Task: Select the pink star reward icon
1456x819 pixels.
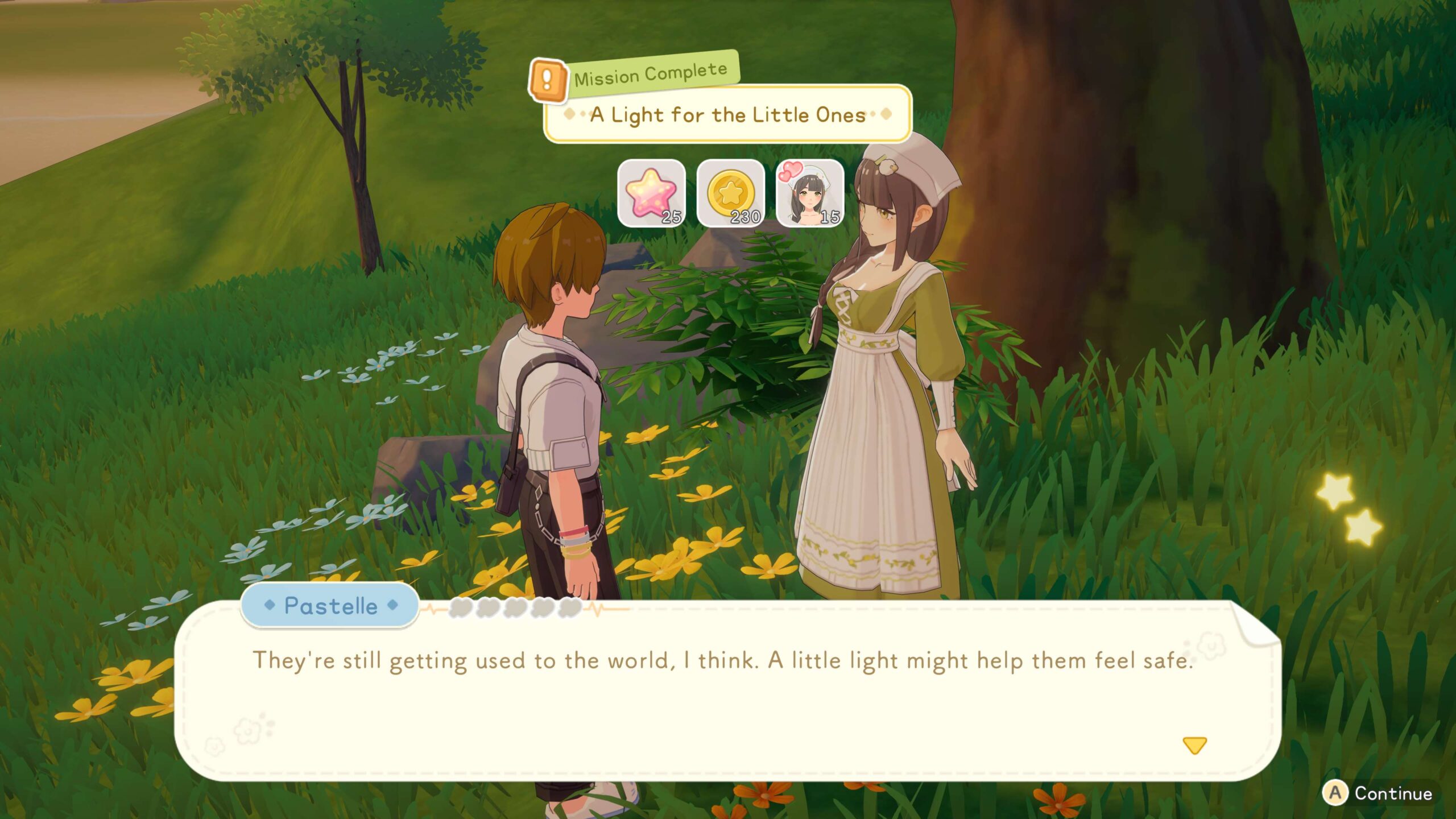Action: [651, 193]
